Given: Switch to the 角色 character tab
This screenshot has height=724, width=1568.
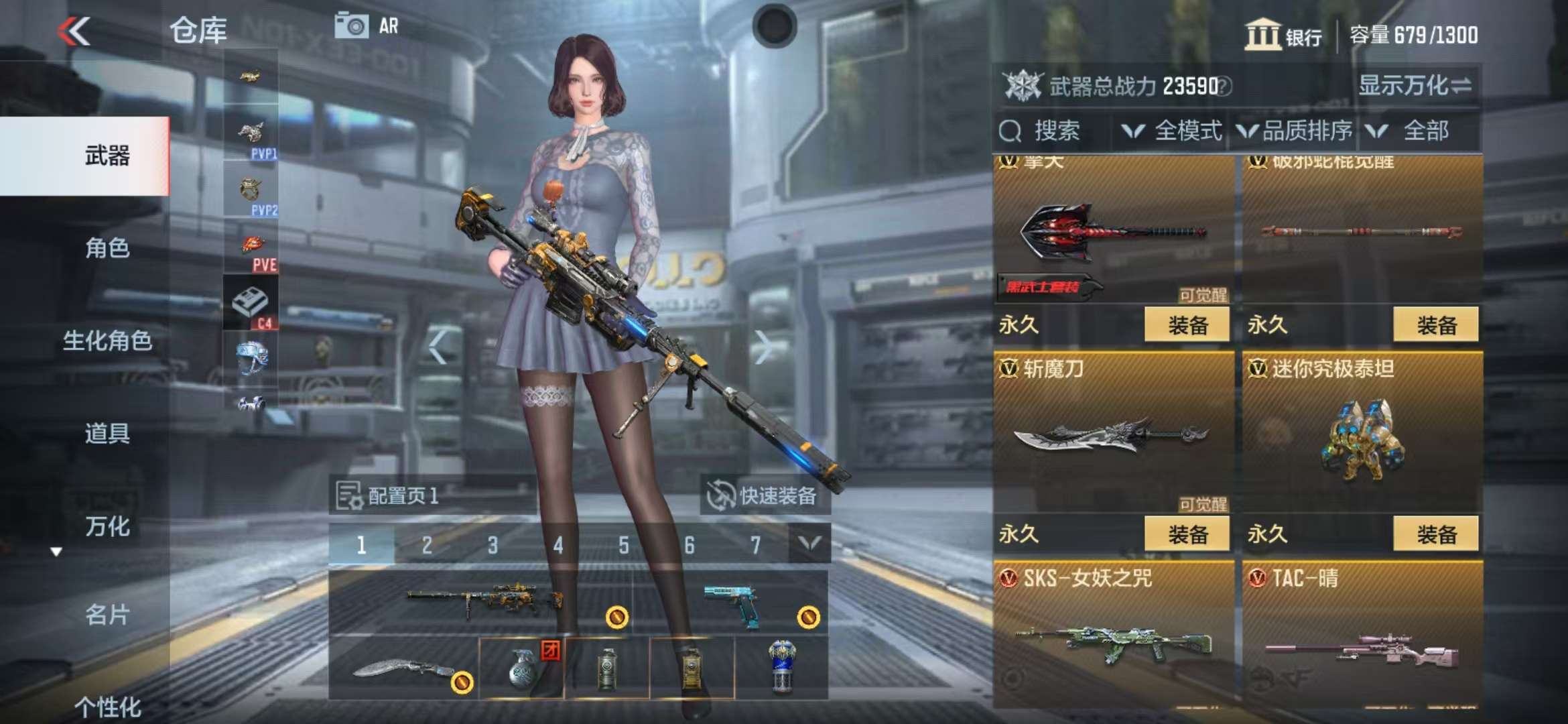Looking at the screenshot, I should pos(107,248).
